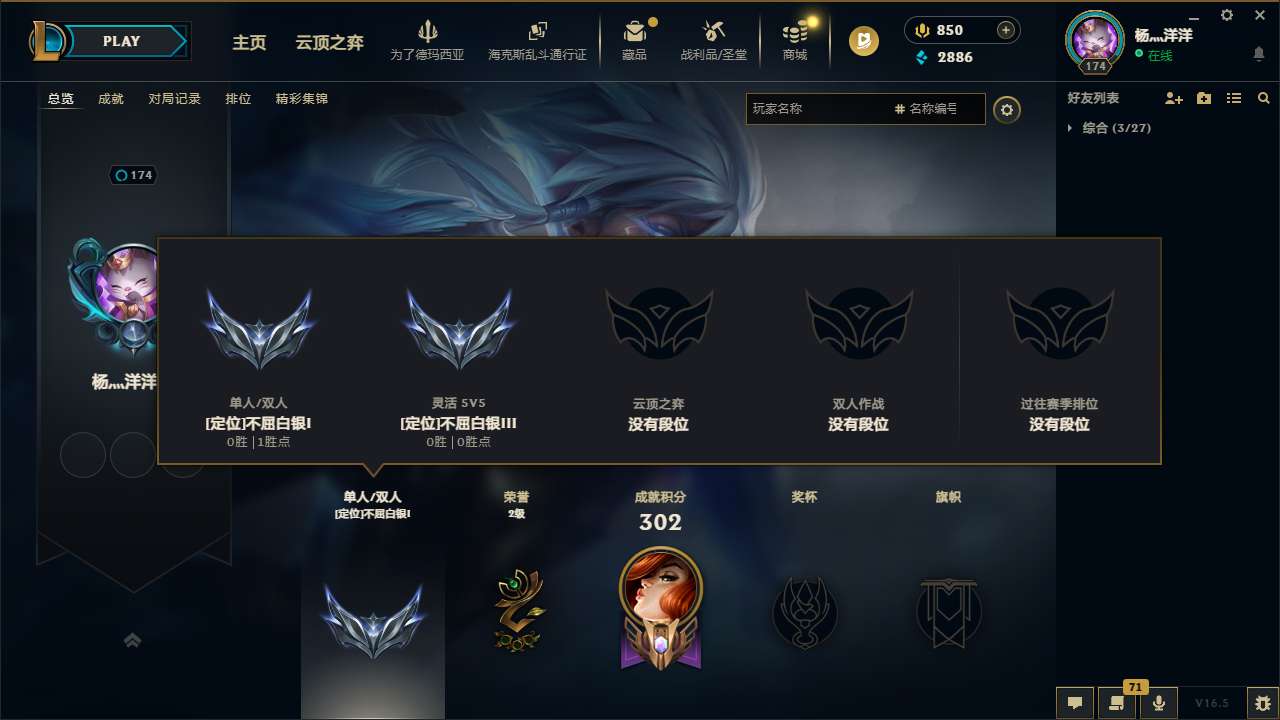Screen dimensions: 1280x720
Task: Open the 主页 menu item
Action: coord(248,44)
